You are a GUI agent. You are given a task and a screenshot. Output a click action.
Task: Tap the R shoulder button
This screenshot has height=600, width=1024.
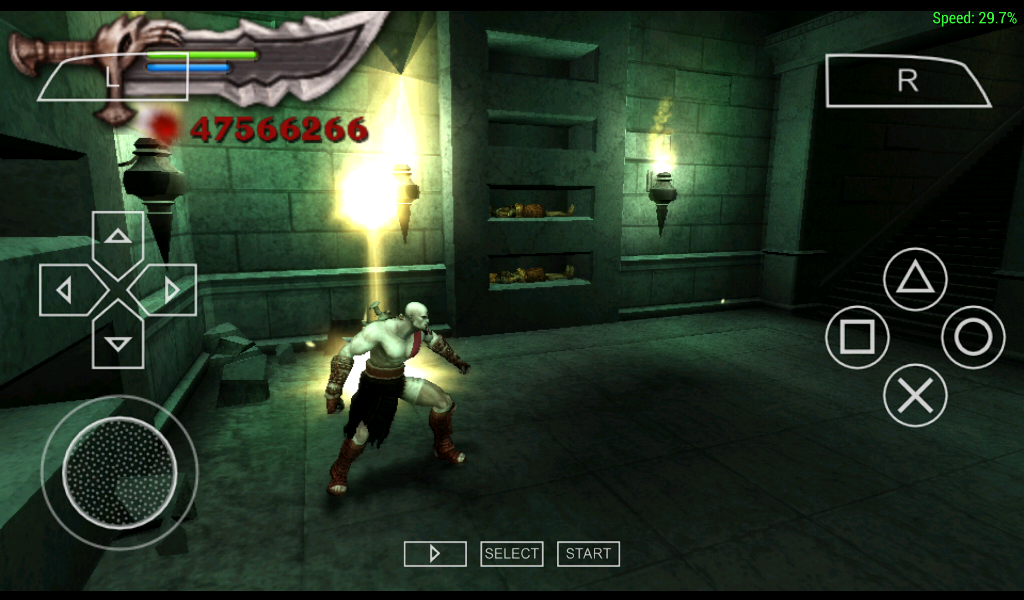click(906, 81)
